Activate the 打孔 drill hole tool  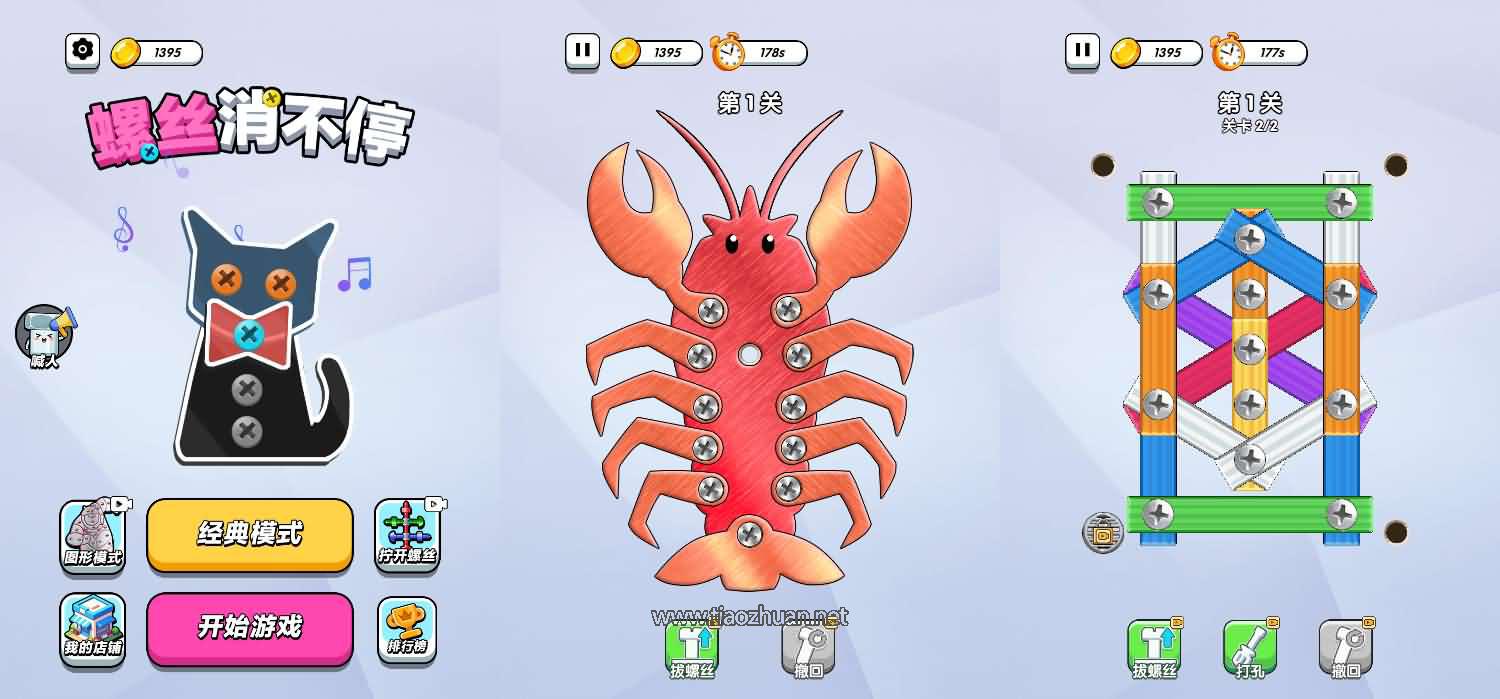[1250, 650]
